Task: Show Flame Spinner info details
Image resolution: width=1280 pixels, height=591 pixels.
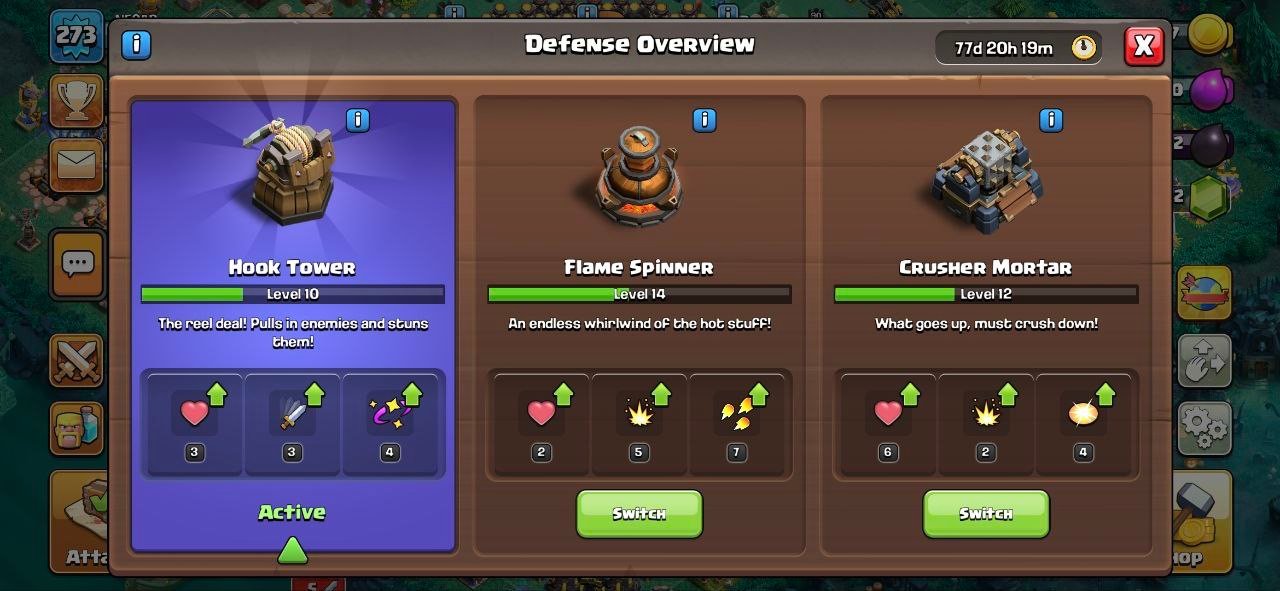Action: pyautogui.click(x=704, y=121)
